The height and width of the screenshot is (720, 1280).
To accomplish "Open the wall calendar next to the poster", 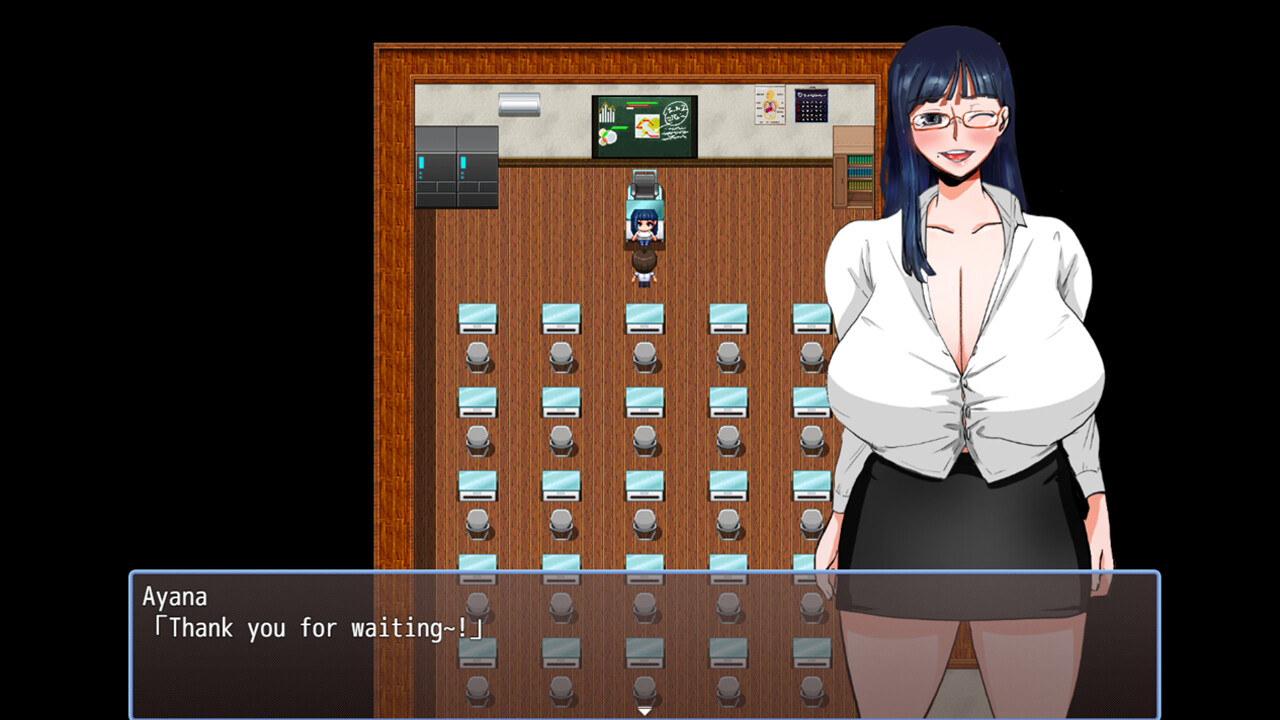I will (x=812, y=103).
